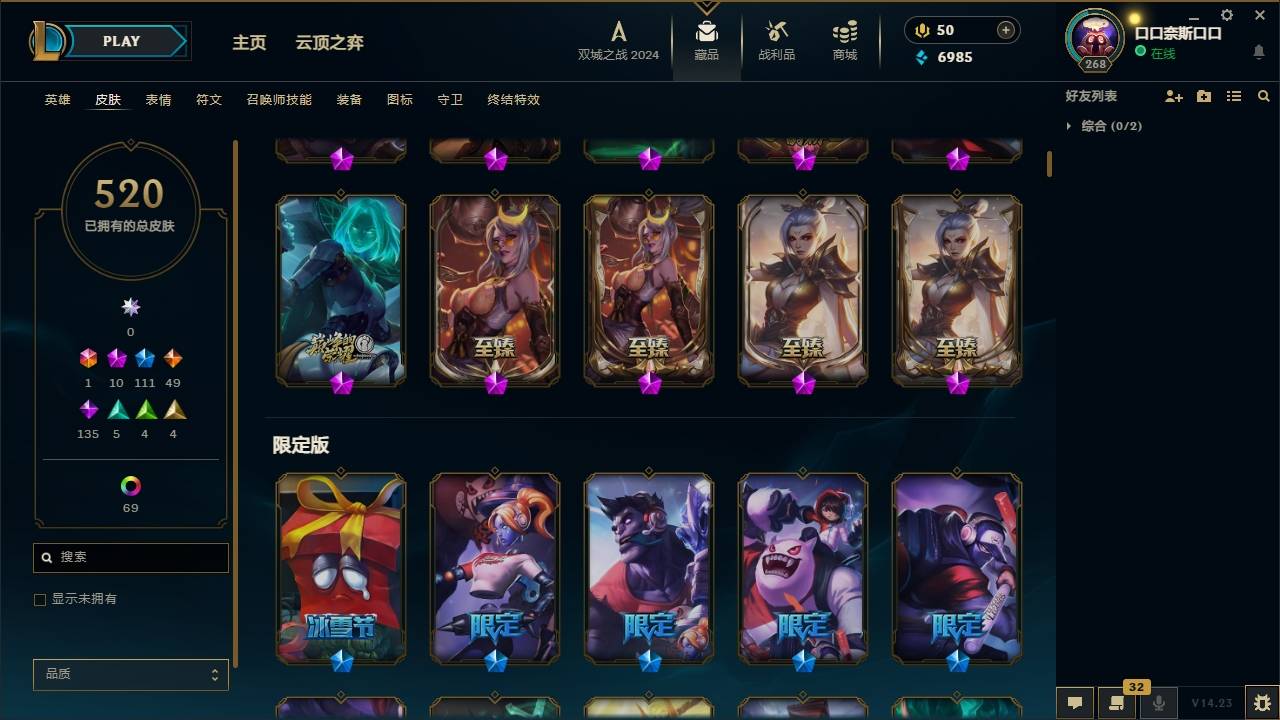Click the create friend group folder icon
Viewport: 1280px width, 720px height.
pos(1204,96)
